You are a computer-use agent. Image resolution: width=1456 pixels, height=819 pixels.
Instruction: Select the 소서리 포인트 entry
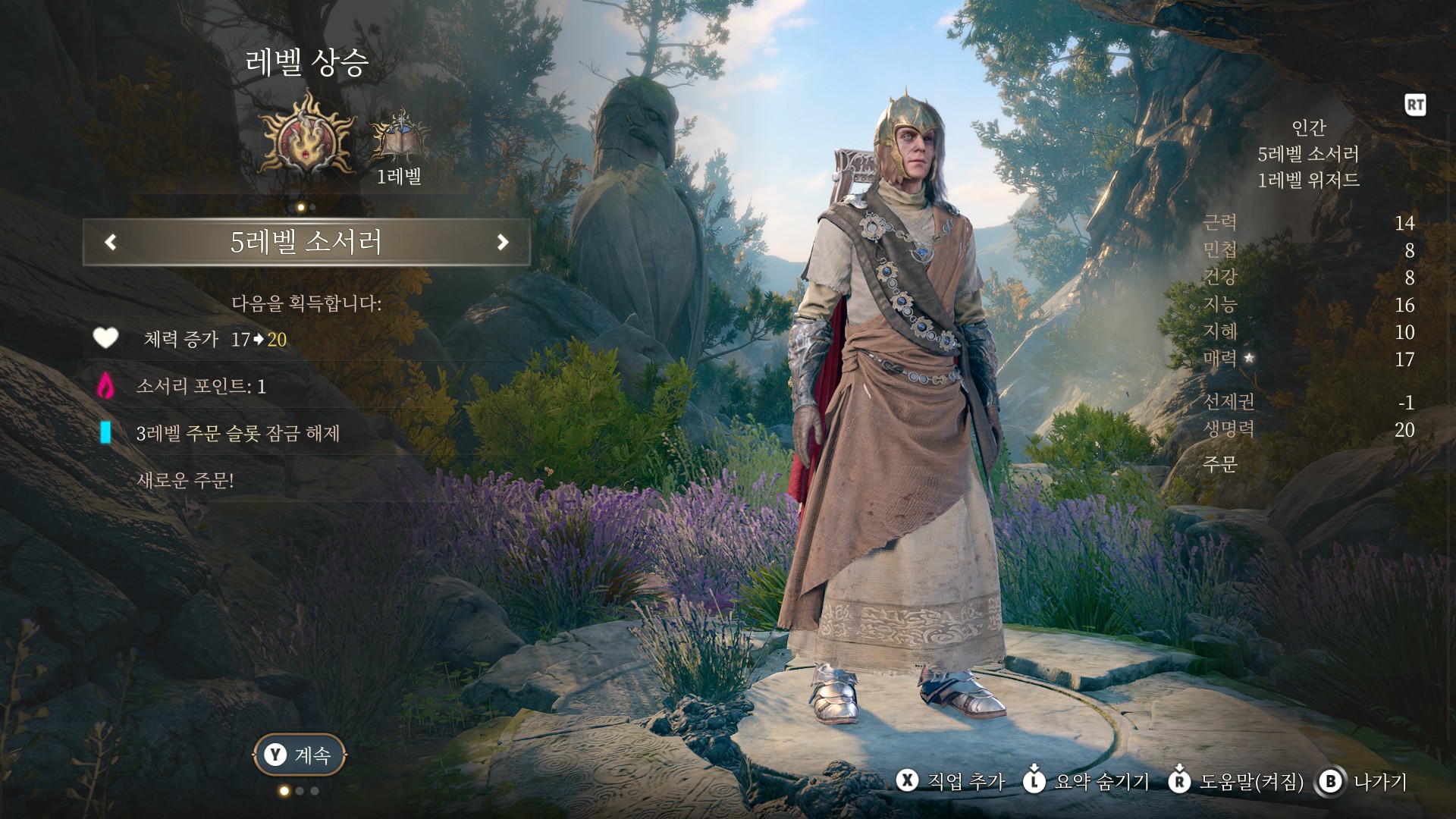201,386
